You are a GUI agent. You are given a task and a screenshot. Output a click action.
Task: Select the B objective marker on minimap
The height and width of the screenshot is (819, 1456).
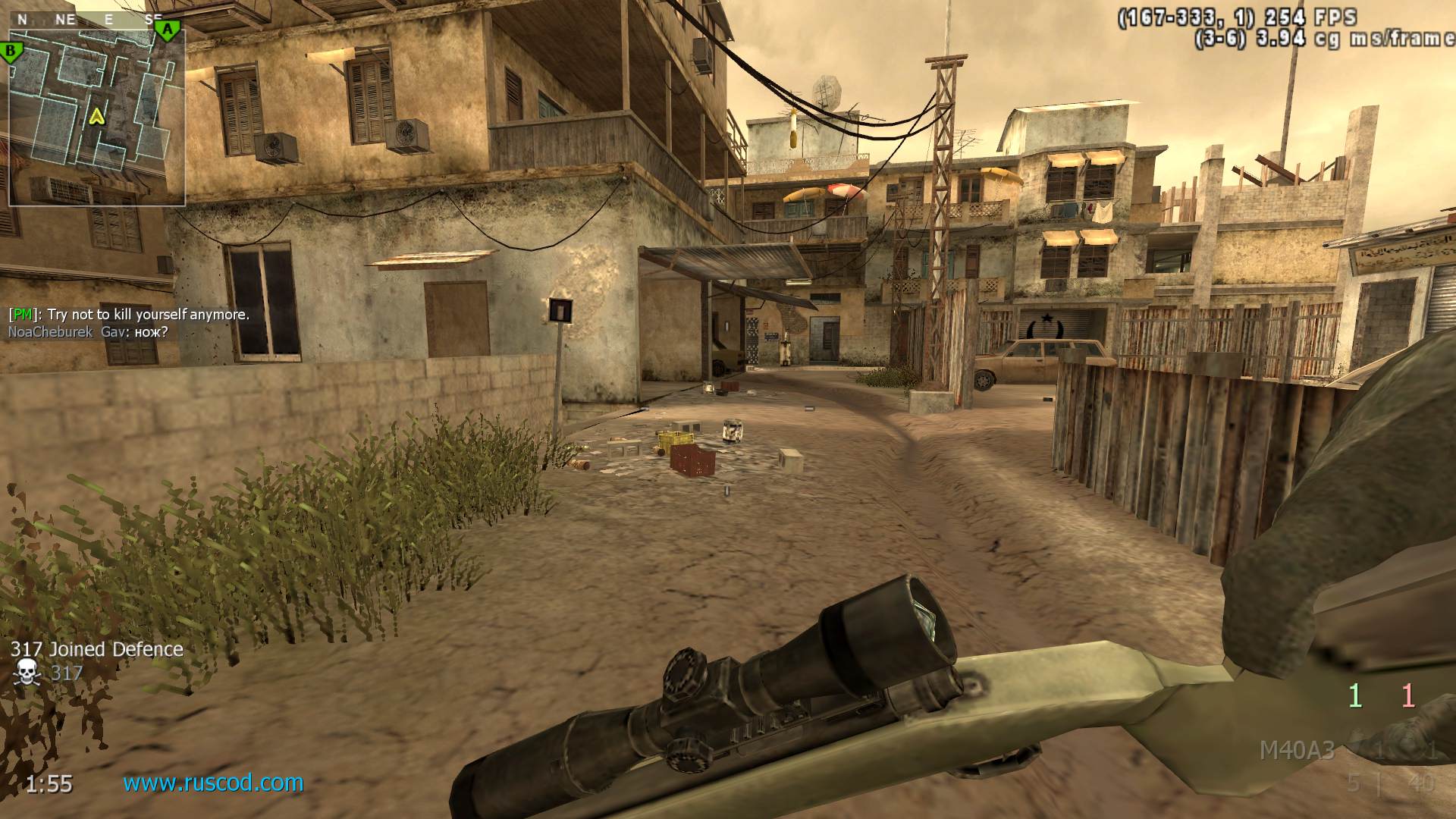tap(11, 52)
